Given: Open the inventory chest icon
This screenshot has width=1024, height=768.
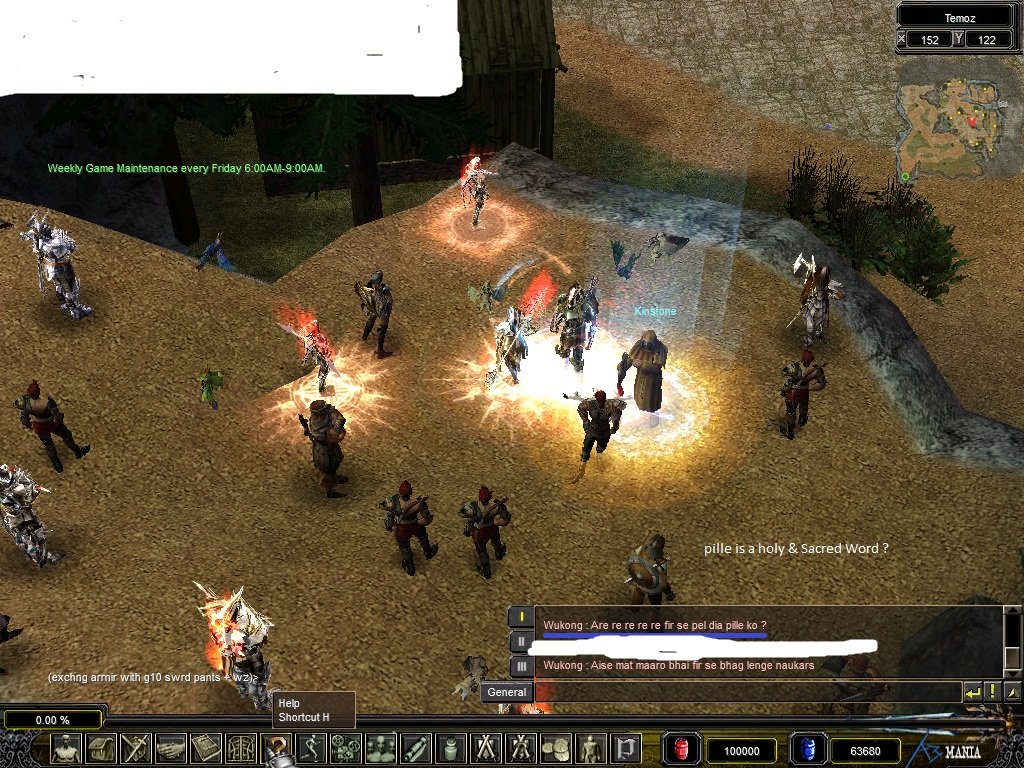Looking at the screenshot, I should [102, 749].
